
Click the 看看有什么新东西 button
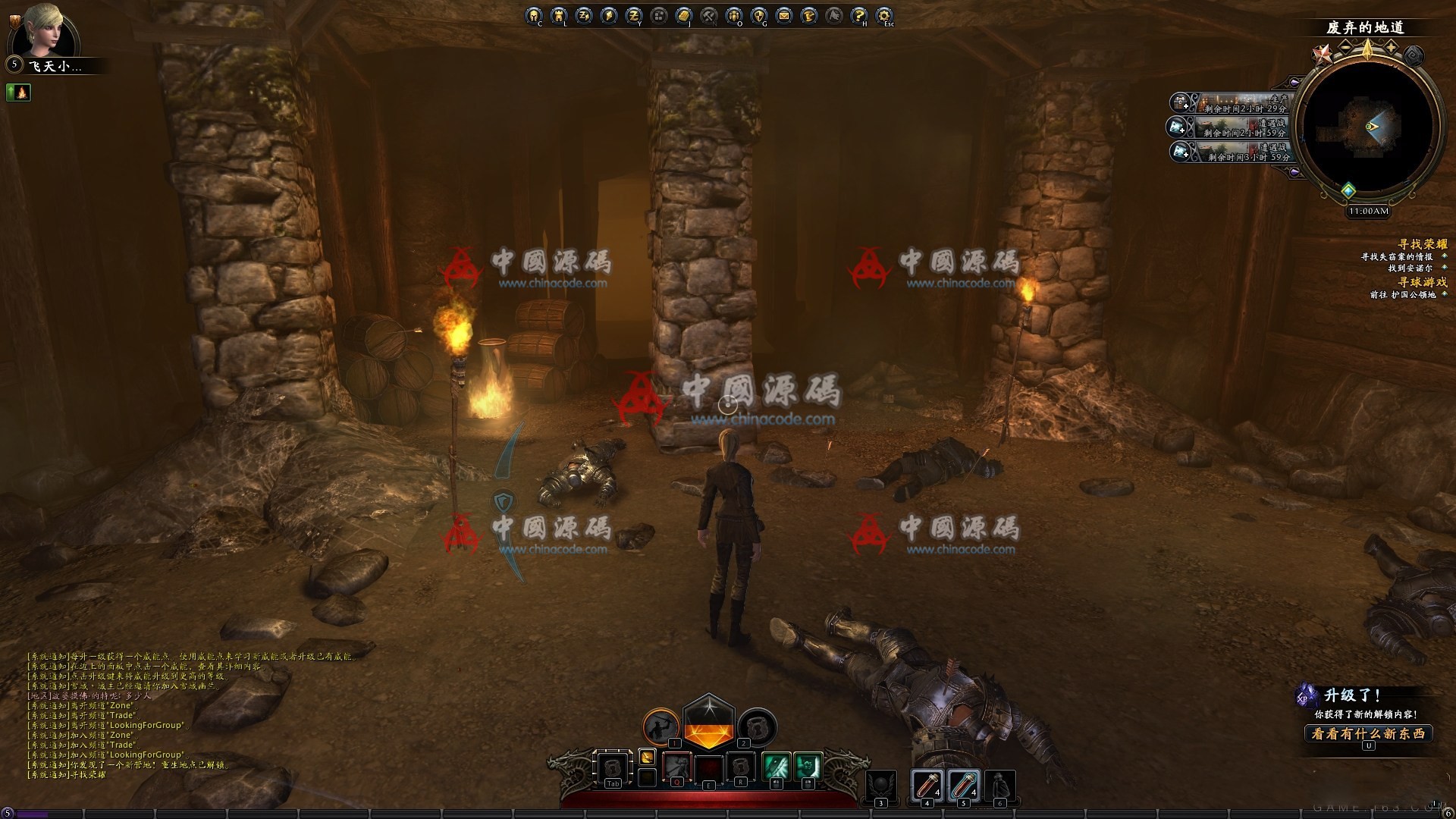click(1368, 733)
